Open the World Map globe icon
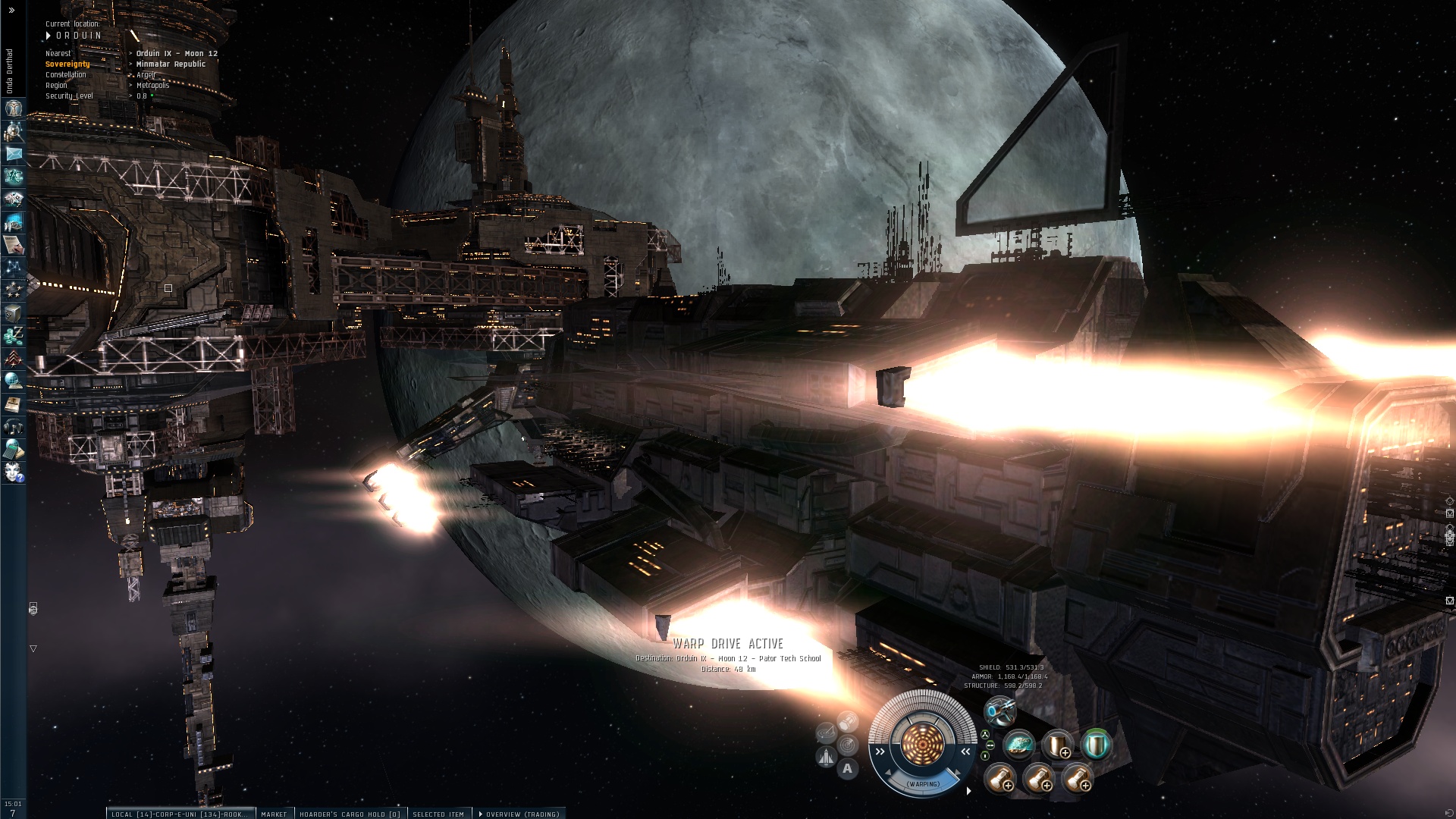Image resolution: width=1456 pixels, height=819 pixels. [x=14, y=381]
